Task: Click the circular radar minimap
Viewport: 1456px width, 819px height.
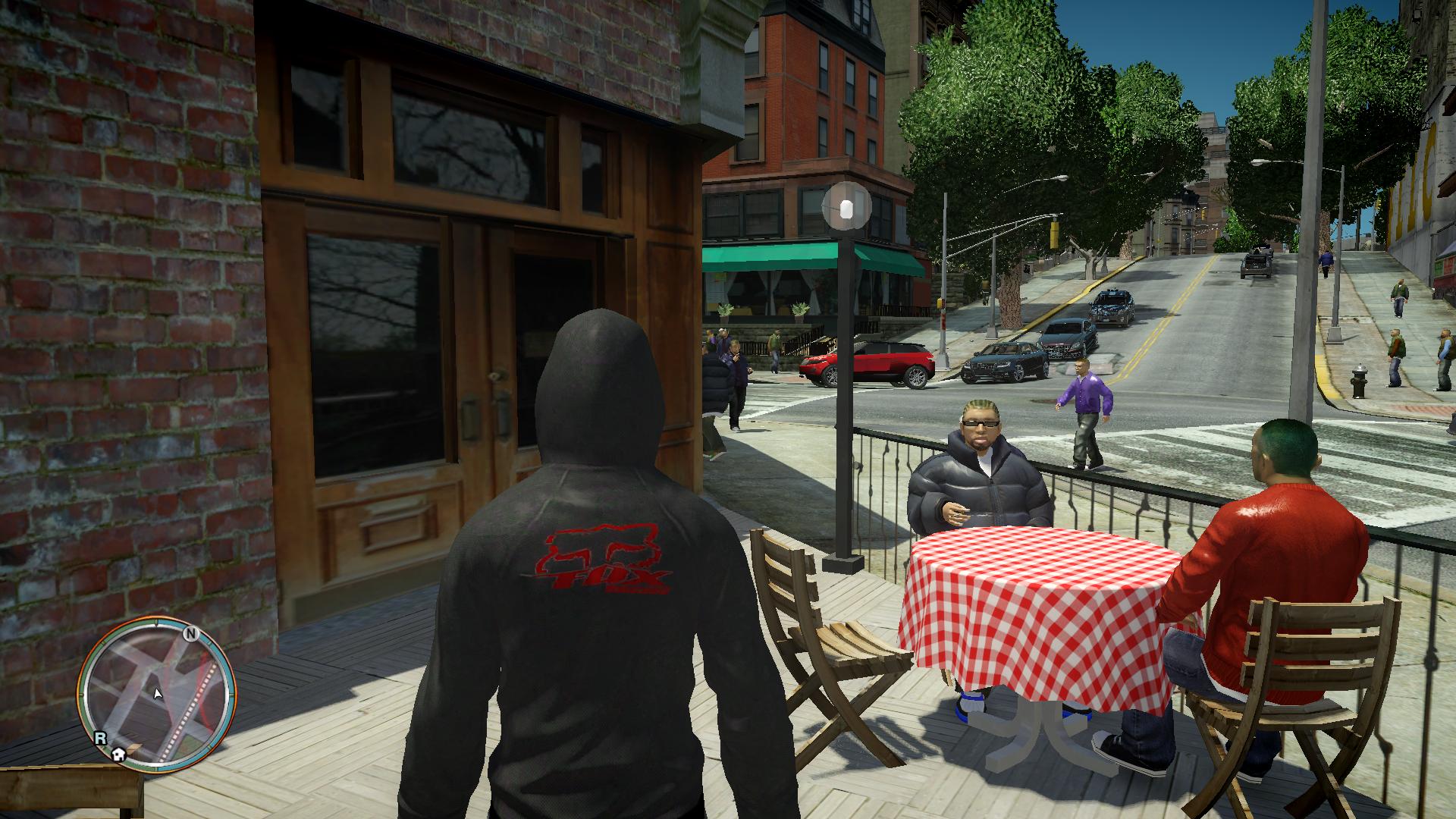Action: coord(157,694)
